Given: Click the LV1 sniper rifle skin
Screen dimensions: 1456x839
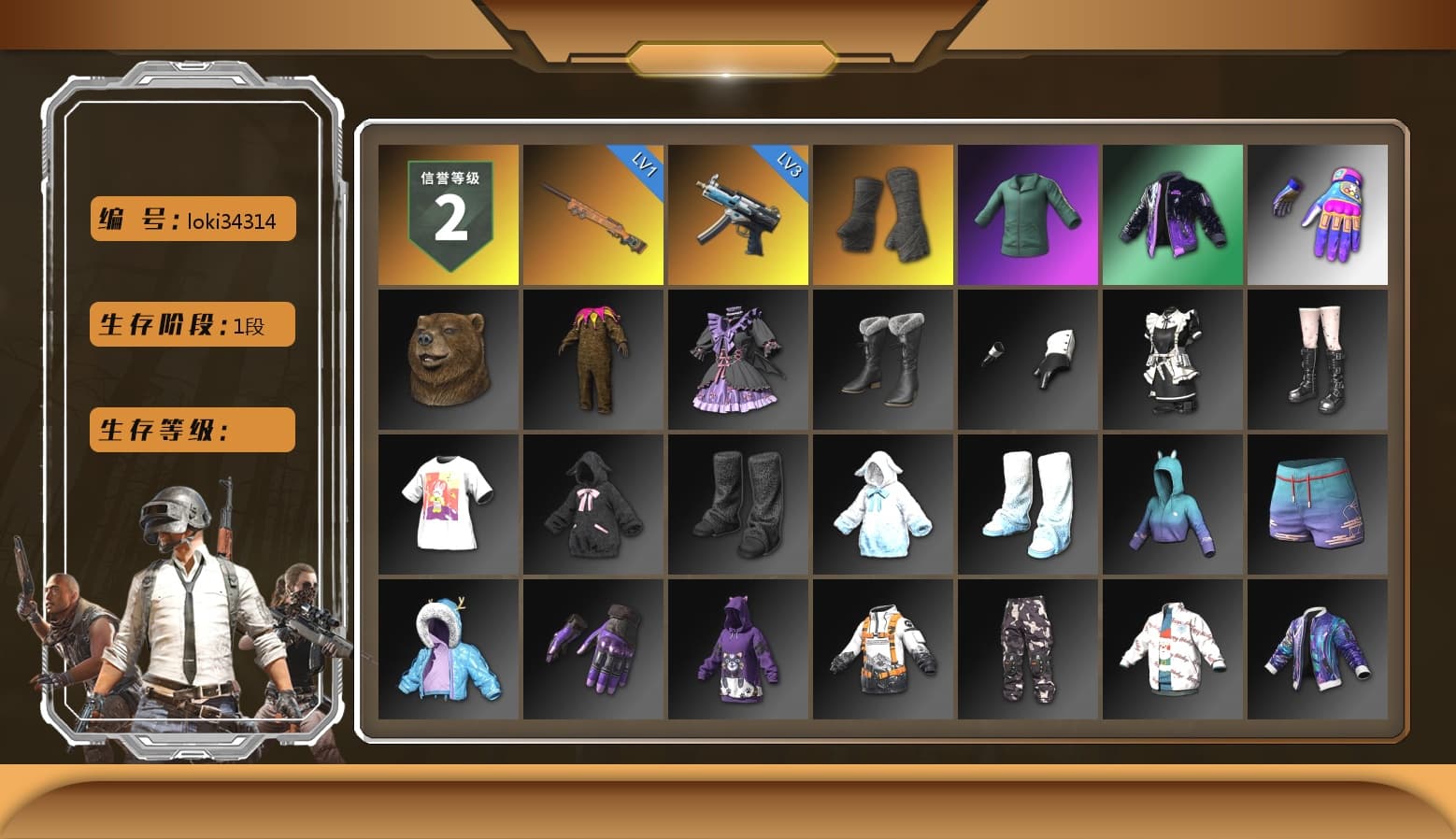Looking at the screenshot, I should (593, 213).
